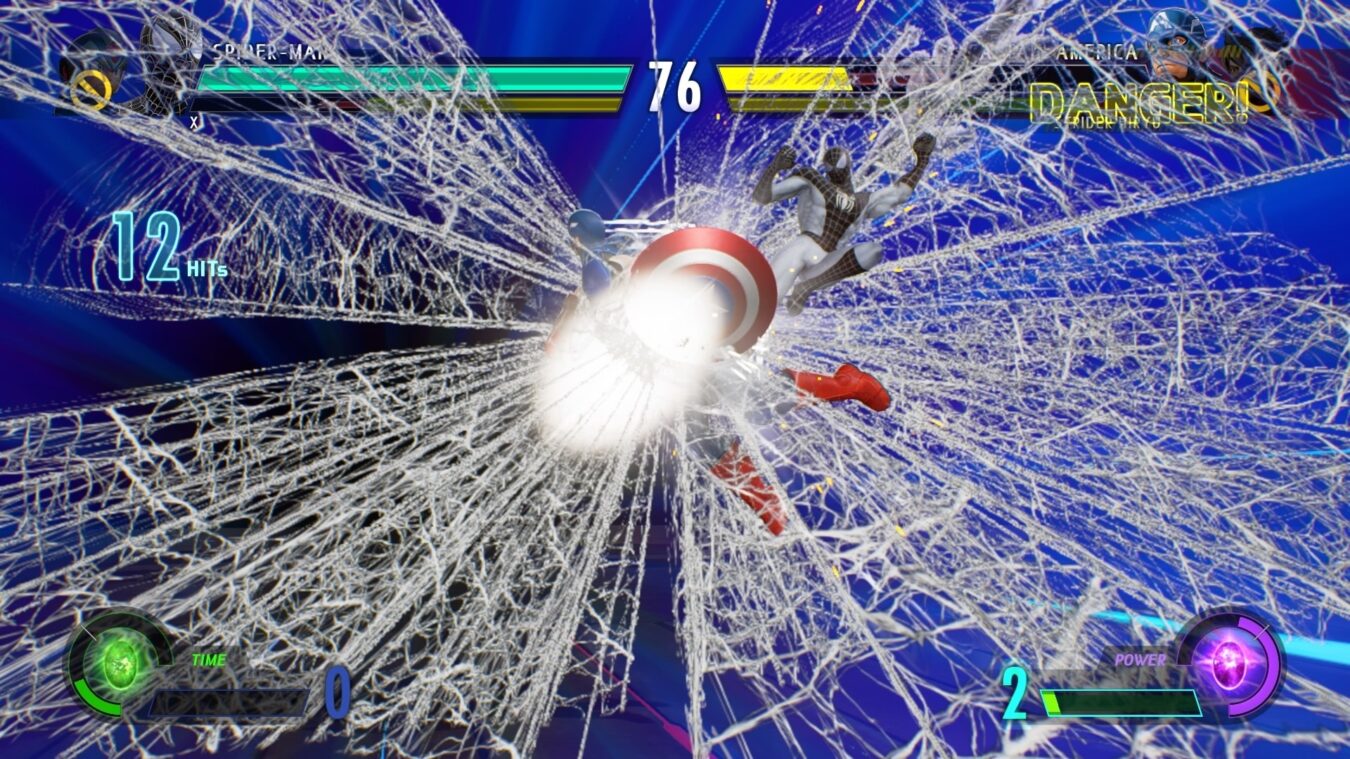
Task: Click the Captain America character portrait
Action: tap(1176, 47)
